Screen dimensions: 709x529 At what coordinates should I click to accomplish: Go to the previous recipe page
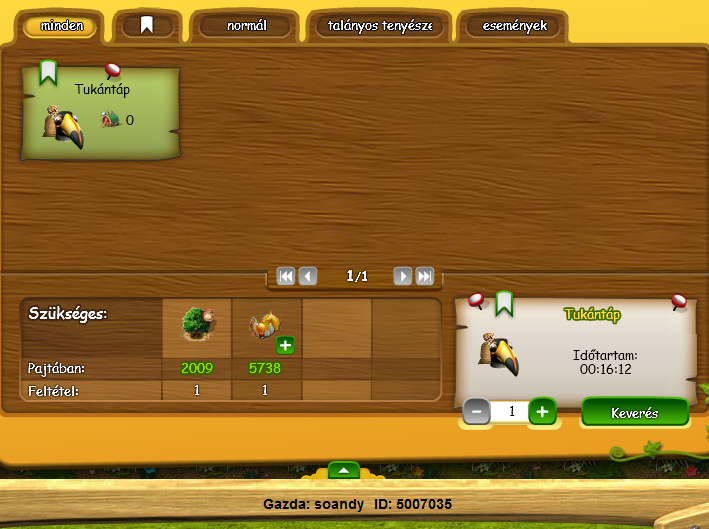pyautogui.click(x=308, y=276)
